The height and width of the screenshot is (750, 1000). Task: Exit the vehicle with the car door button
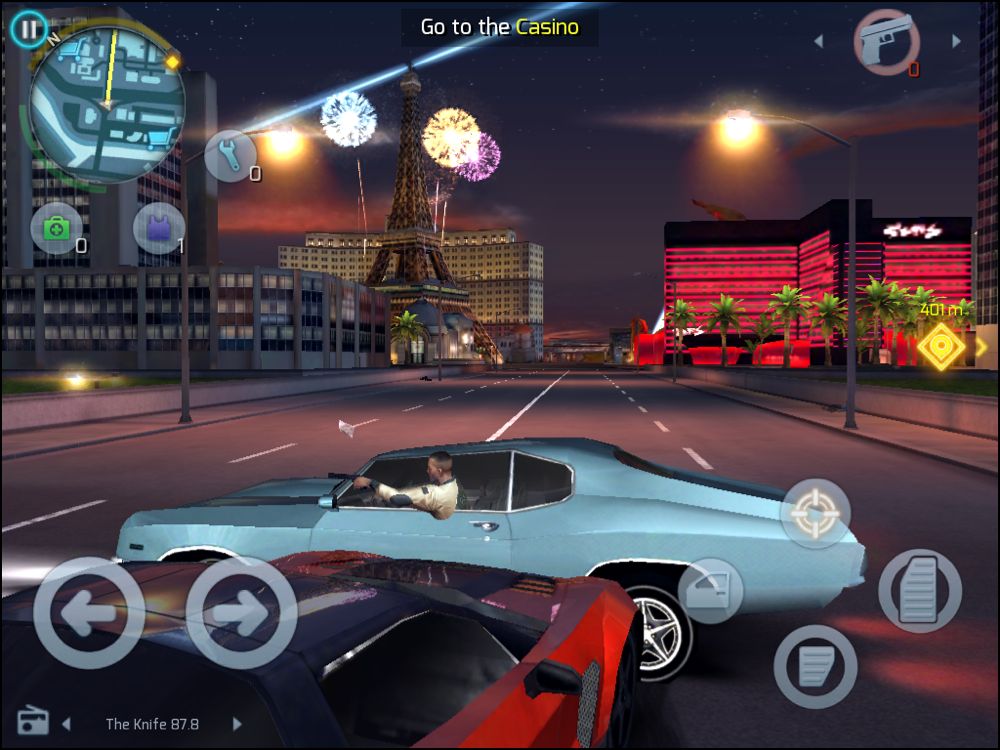[710, 591]
